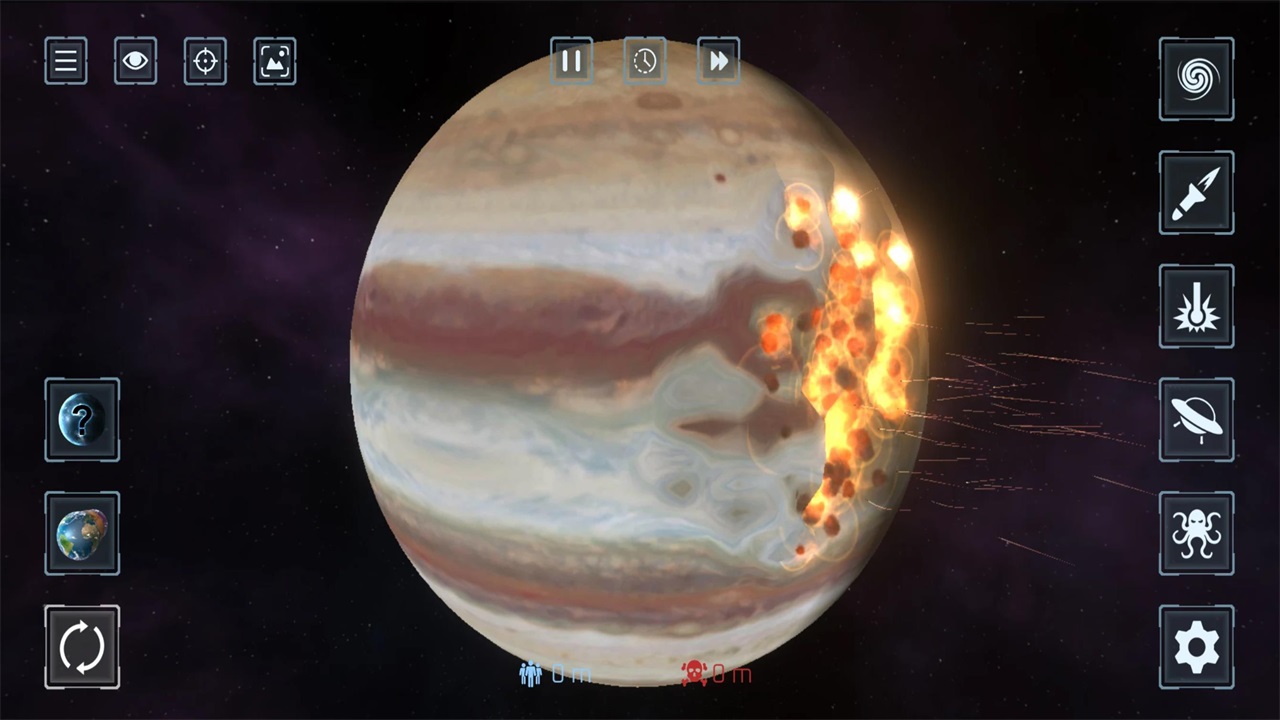Pause the simulation

click(571, 61)
